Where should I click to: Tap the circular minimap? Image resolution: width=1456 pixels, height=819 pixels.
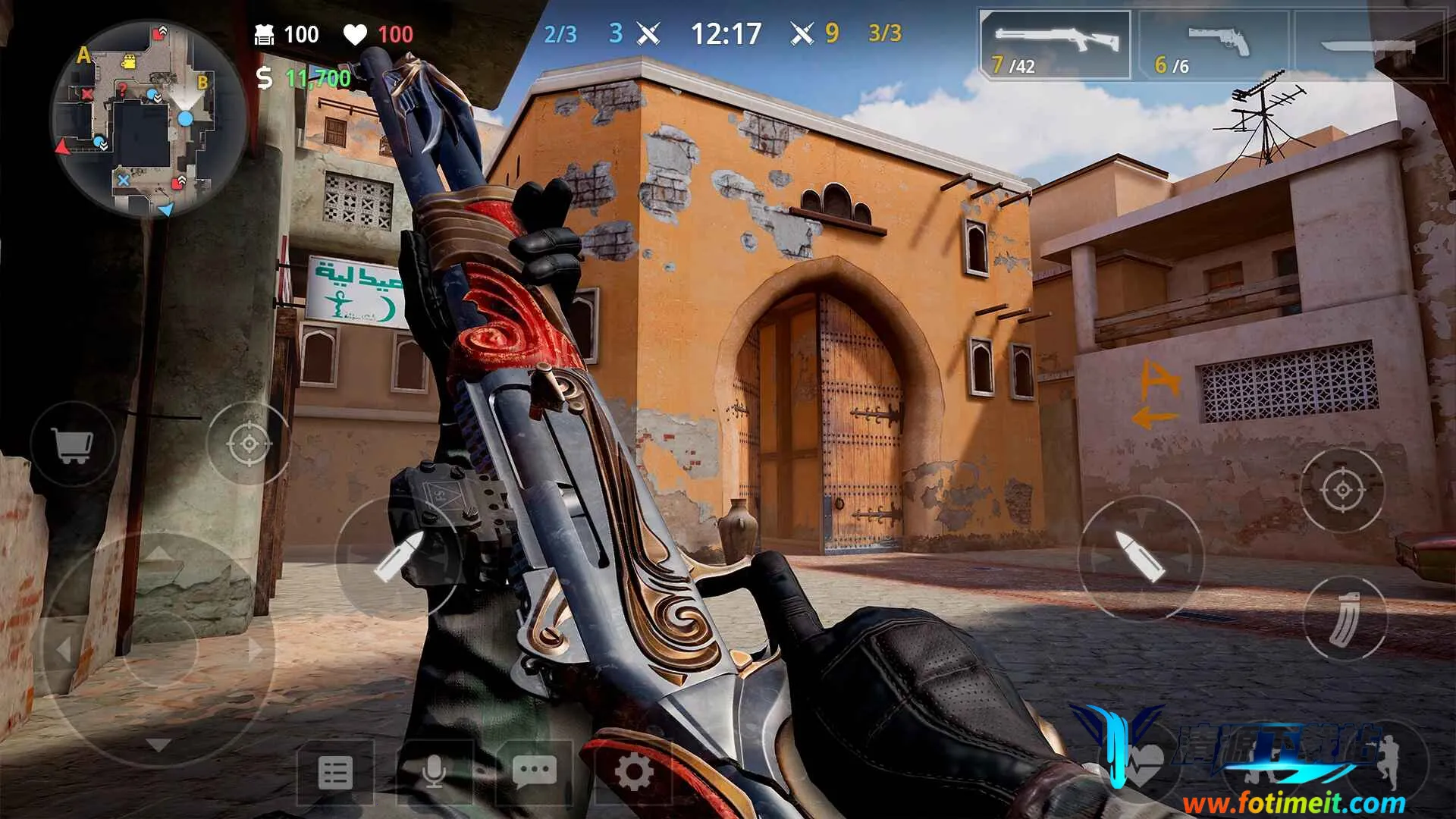(x=136, y=119)
